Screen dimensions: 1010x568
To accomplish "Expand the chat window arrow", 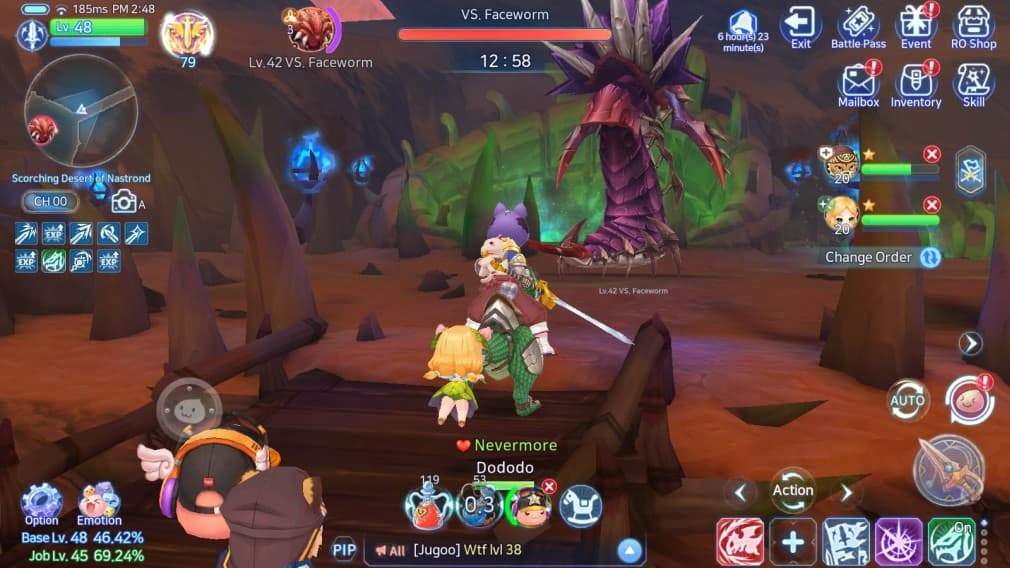I will tap(628, 549).
